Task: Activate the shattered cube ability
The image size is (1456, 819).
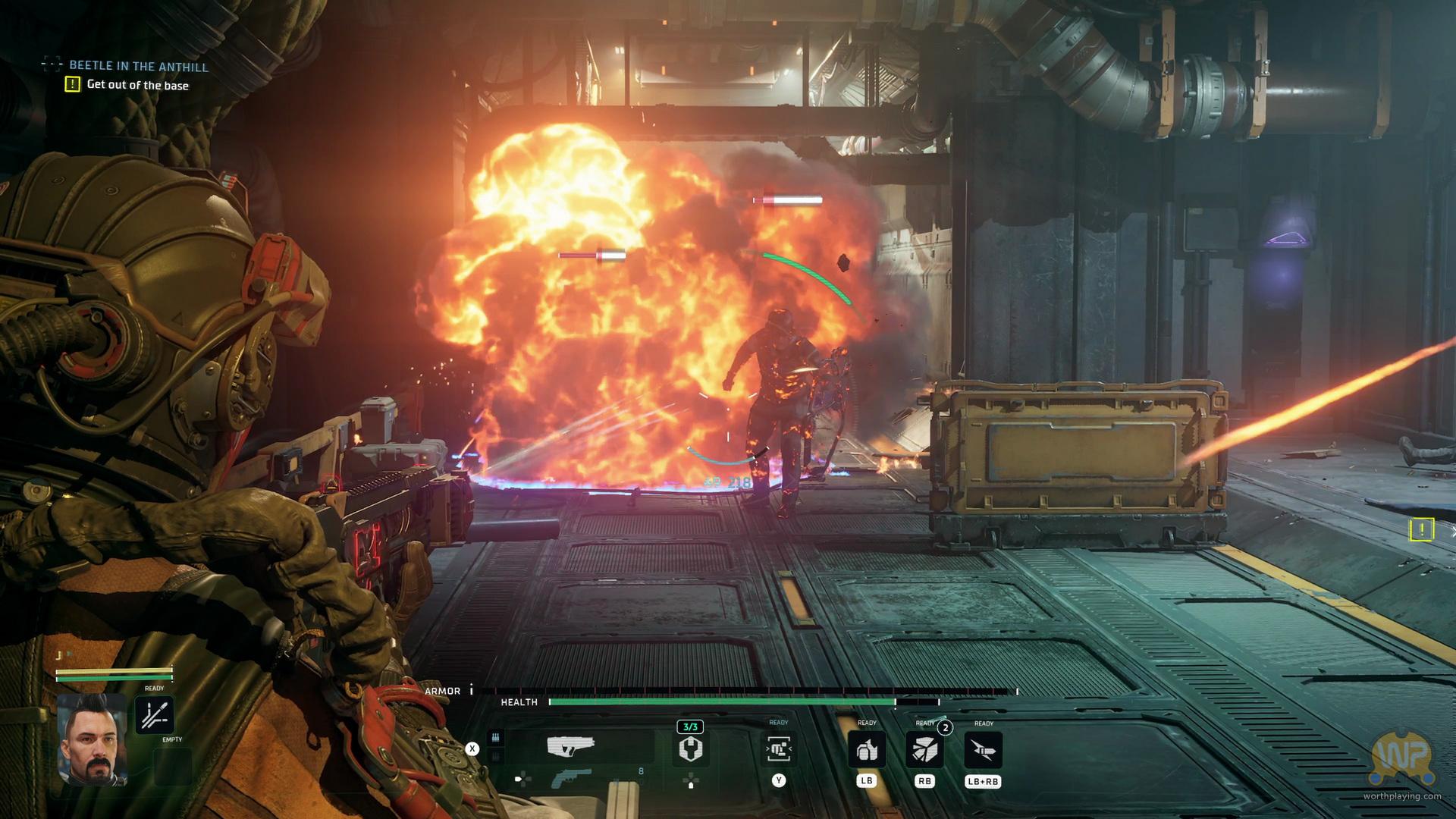Action: 924,750
